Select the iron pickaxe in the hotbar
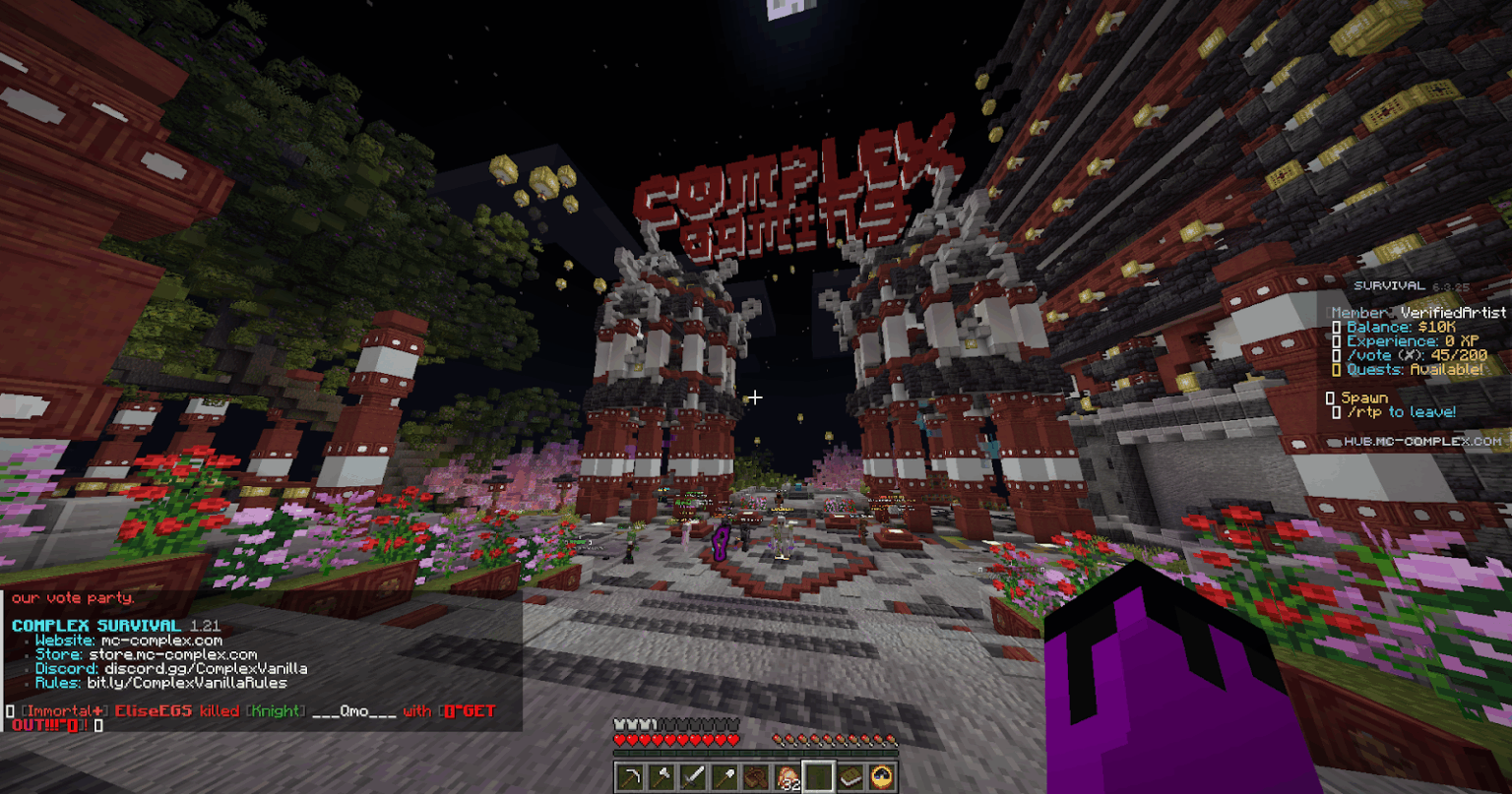The width and height of the screenshot is (1512, 794). [x=628, y=776]
